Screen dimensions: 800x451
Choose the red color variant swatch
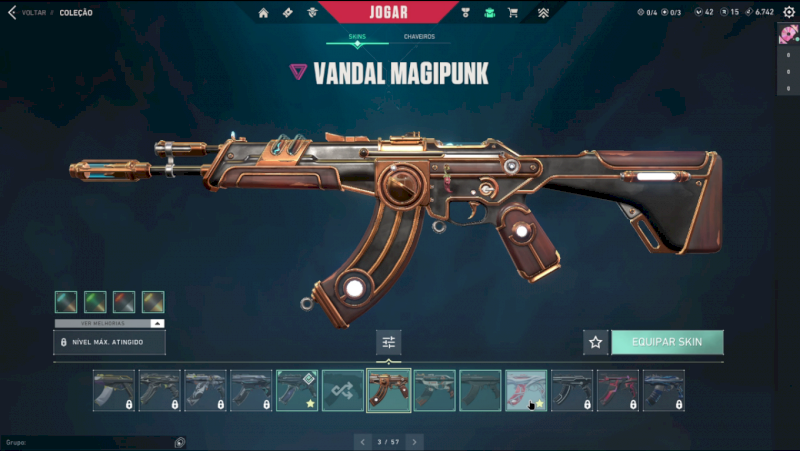tap(124, 302)
